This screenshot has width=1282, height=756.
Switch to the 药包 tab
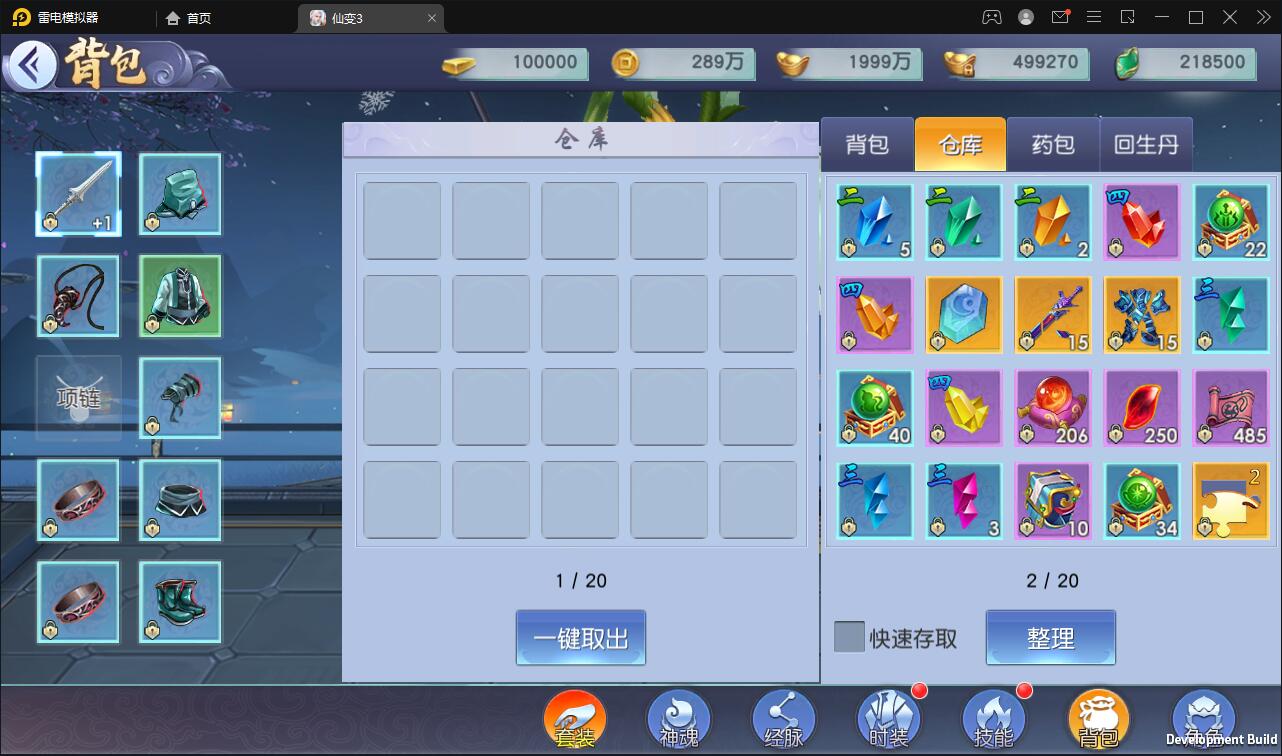coord(1051,144)
